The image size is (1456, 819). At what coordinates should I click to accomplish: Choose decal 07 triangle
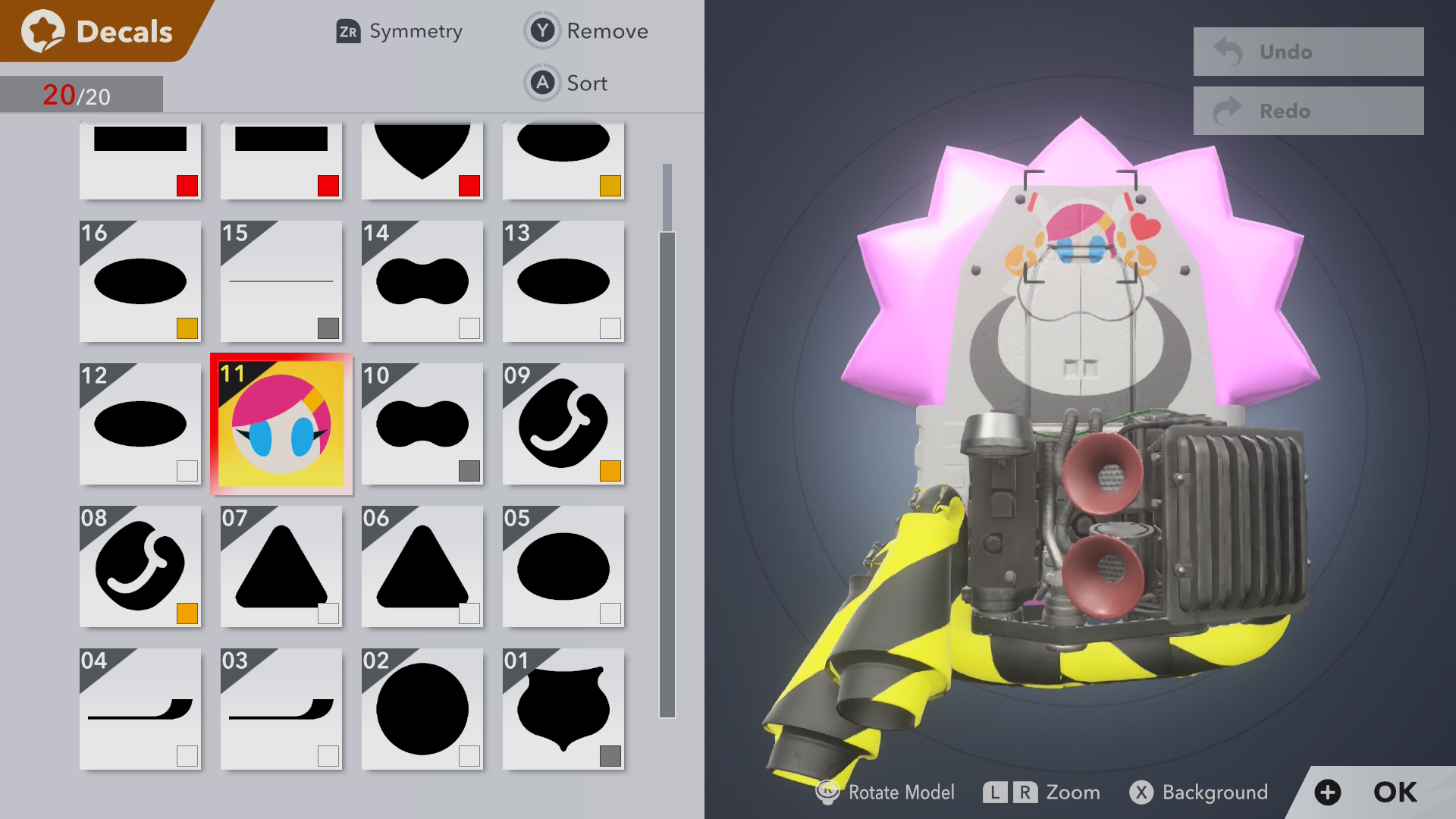click(281, 566)
